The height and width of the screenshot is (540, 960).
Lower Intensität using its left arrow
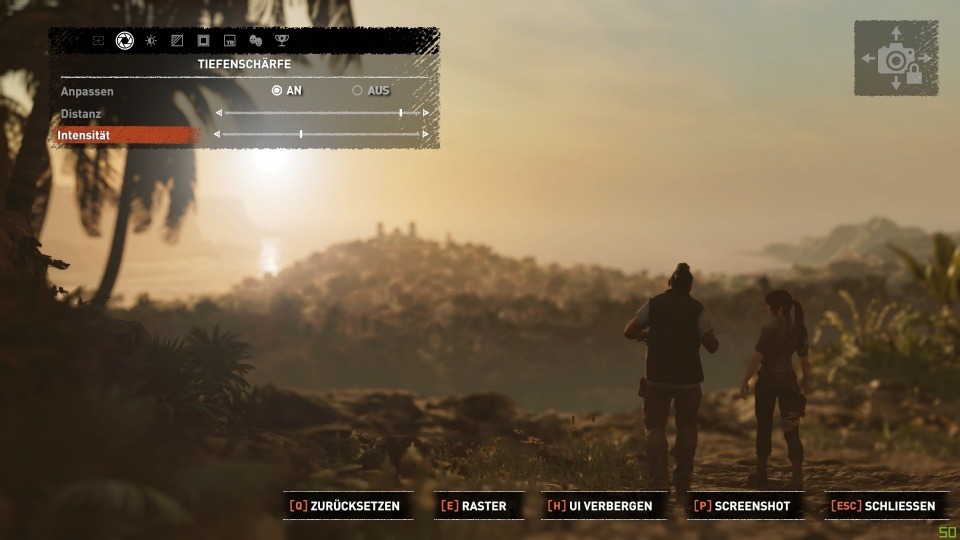click(x=219, y=134)
